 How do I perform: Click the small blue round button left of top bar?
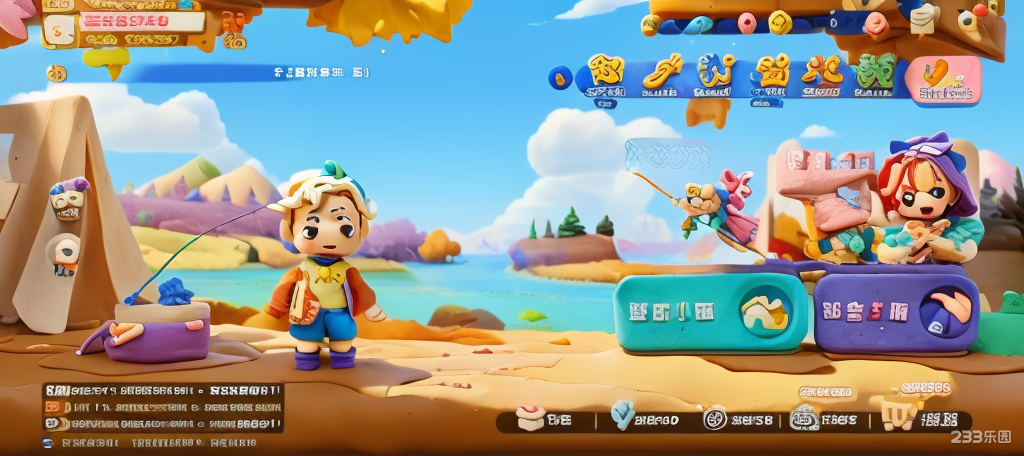click(561, 77)
